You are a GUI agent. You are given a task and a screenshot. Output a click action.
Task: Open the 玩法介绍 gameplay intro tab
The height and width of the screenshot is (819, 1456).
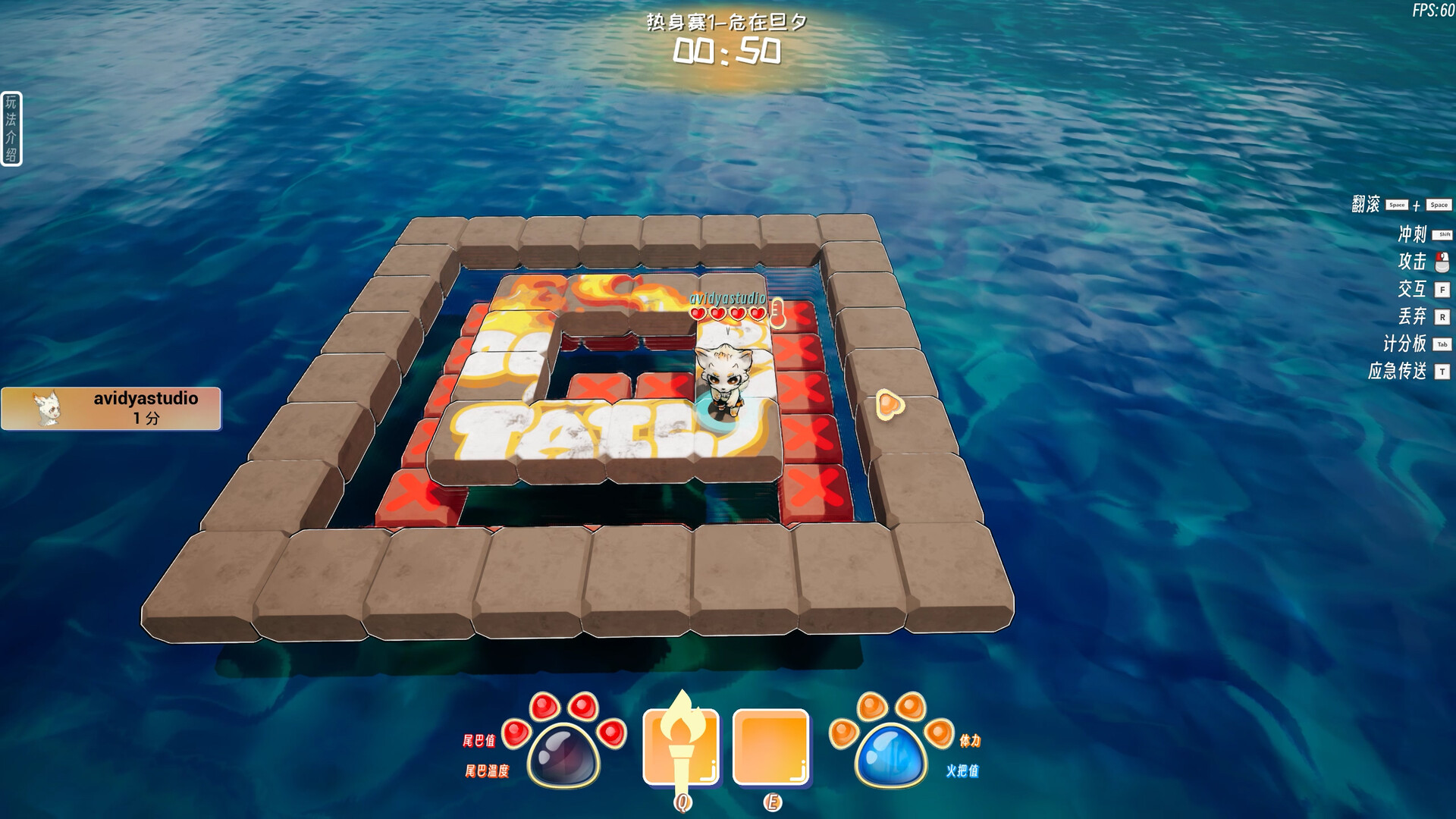(11, 128)
